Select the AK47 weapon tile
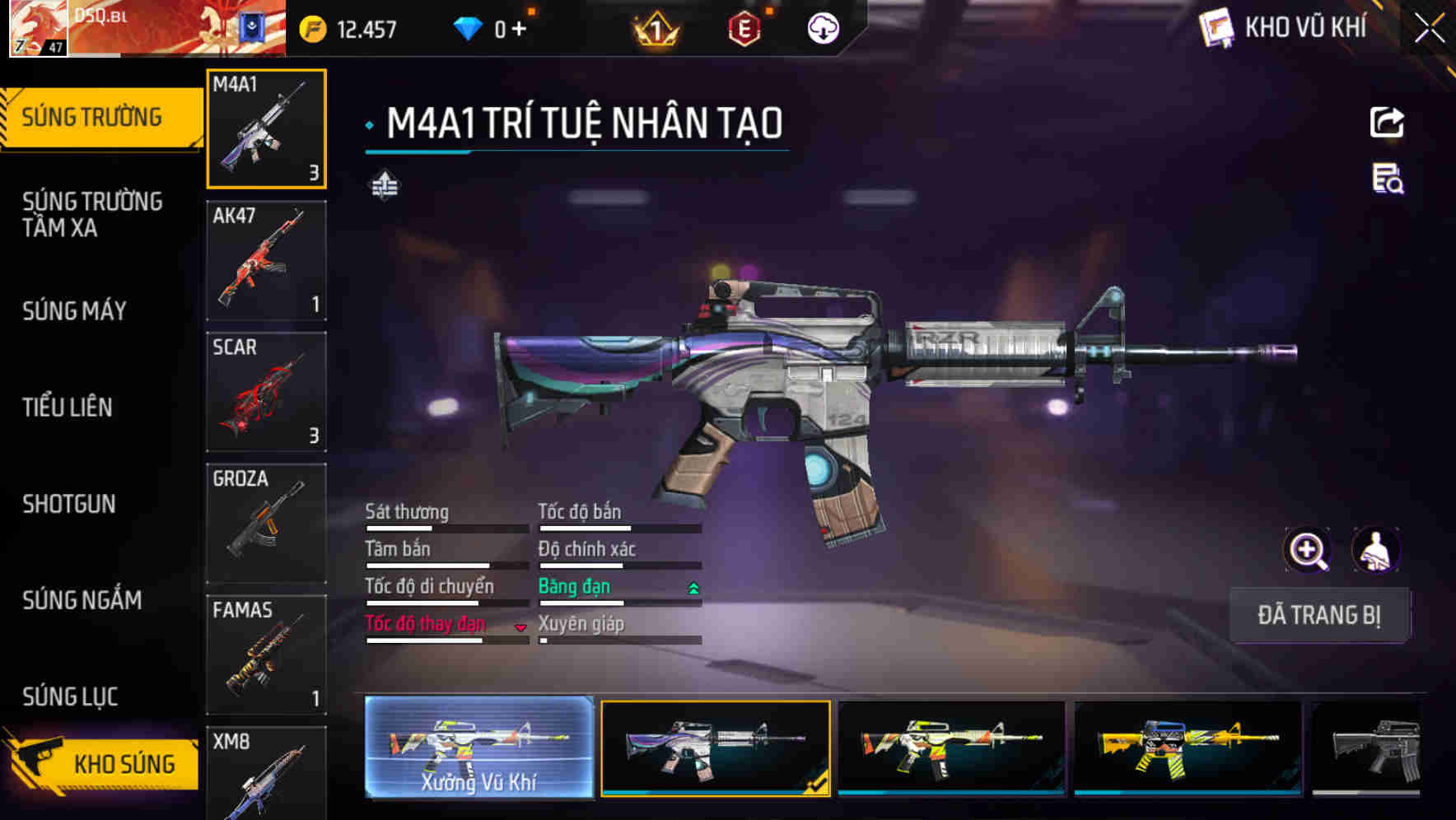The height and width of the screenshot is (820, 1456). (x=266, y=260)
